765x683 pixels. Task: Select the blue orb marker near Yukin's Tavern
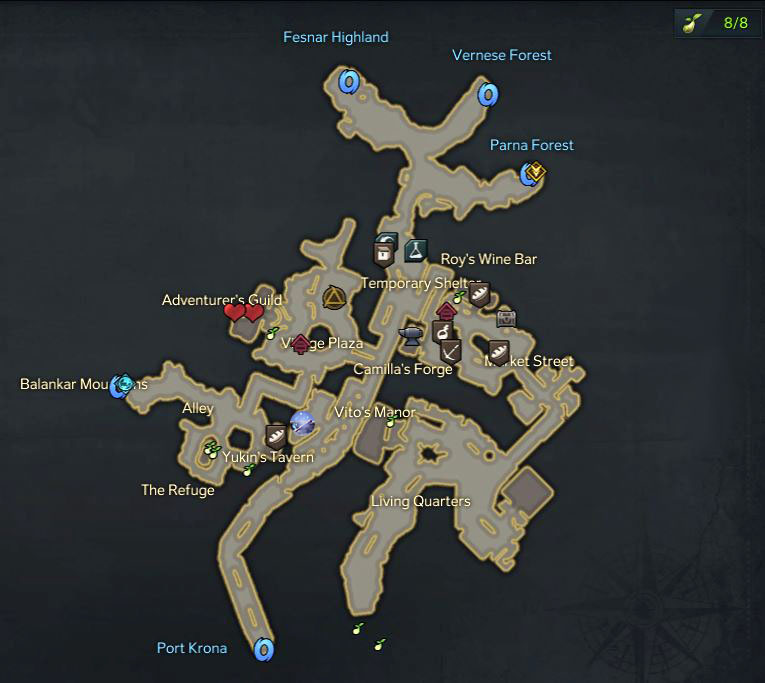click(302, 424)
